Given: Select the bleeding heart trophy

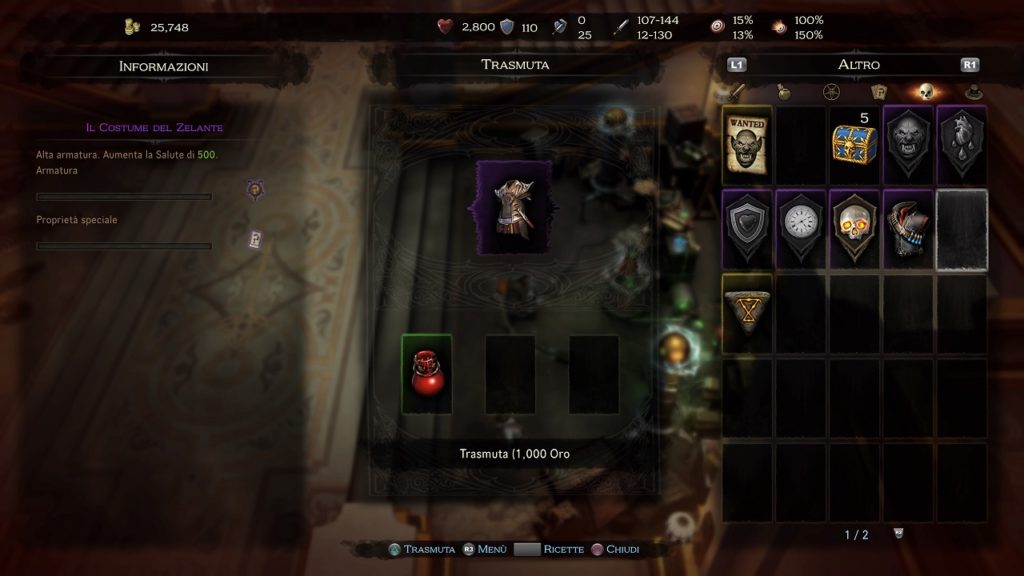Looking at the screenshot, I should point(961,143).
